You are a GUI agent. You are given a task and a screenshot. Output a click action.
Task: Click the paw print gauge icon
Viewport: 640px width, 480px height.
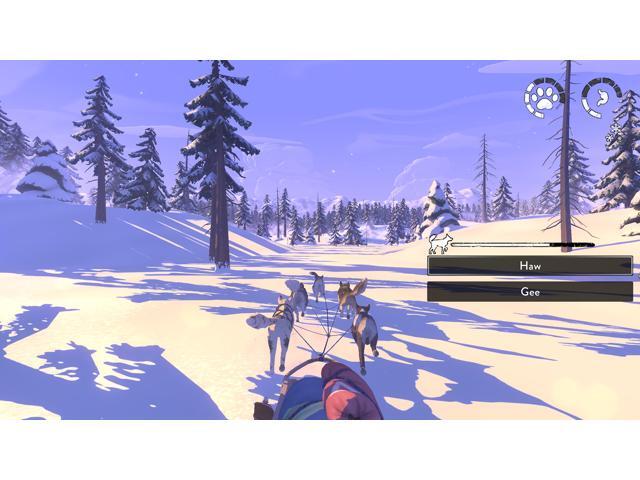pyautogui.click(x=544, y=98)
